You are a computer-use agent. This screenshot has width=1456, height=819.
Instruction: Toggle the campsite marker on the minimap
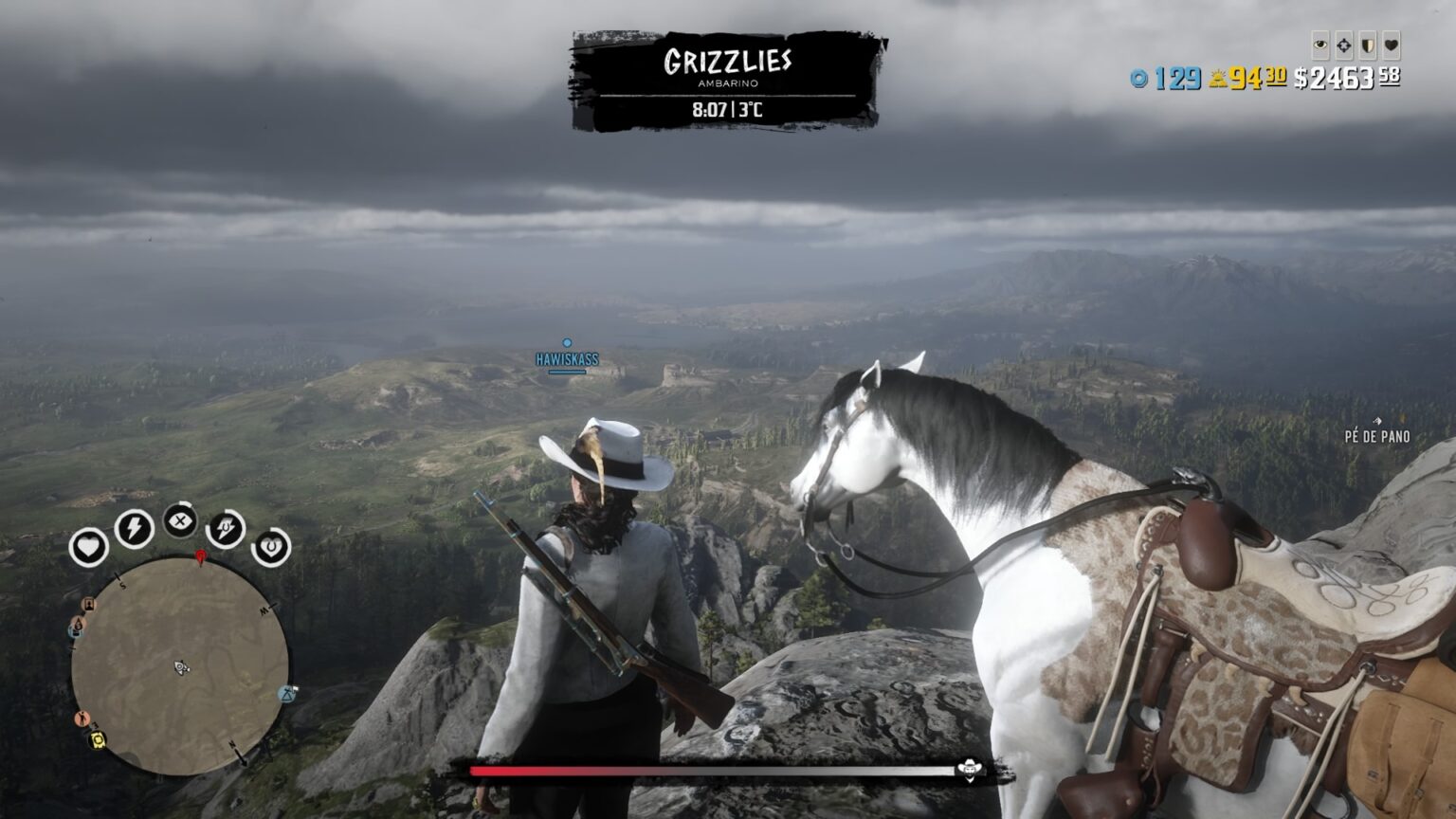coord(287,694)
